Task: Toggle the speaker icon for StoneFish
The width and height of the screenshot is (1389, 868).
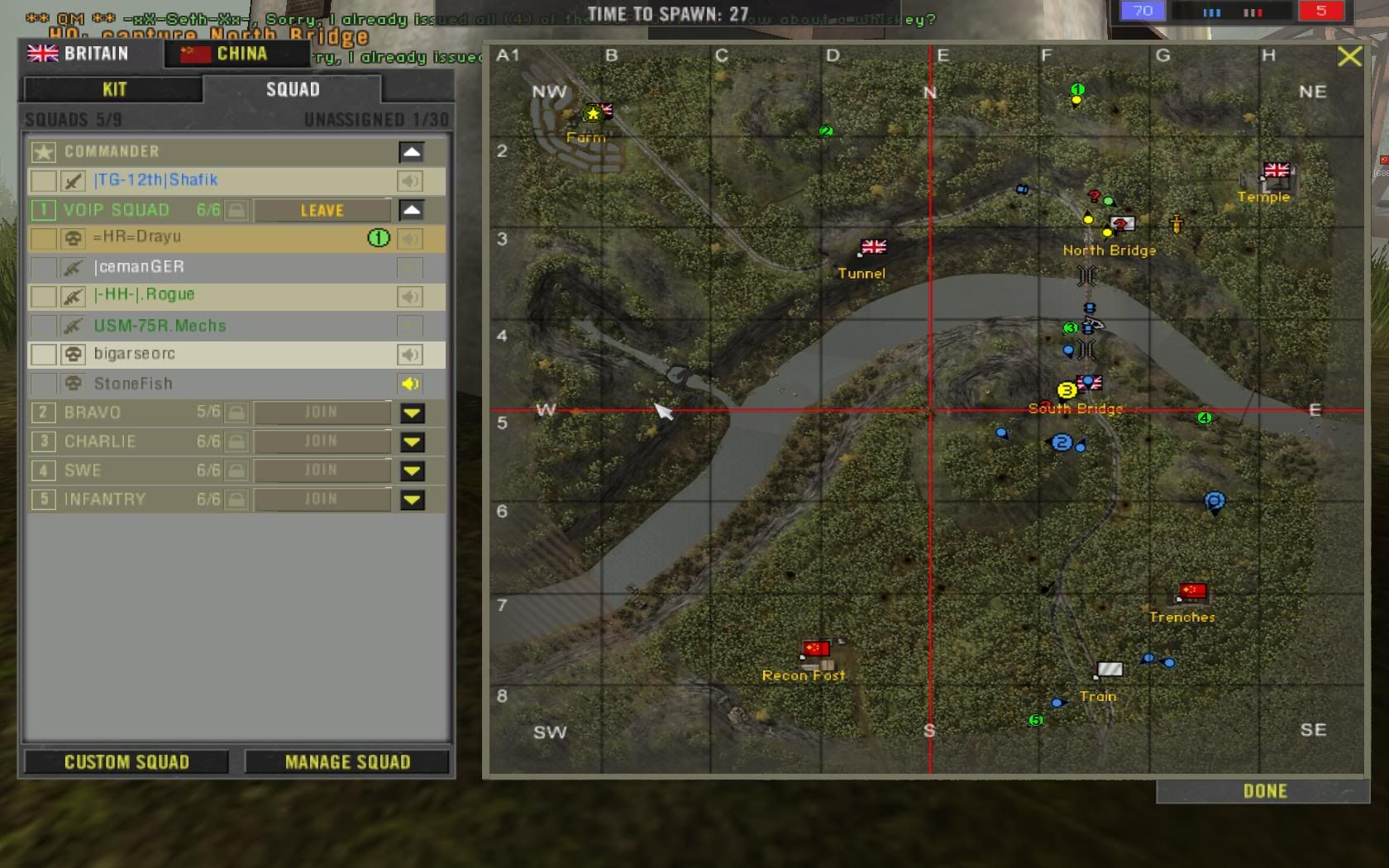Action: coord(410,384)
